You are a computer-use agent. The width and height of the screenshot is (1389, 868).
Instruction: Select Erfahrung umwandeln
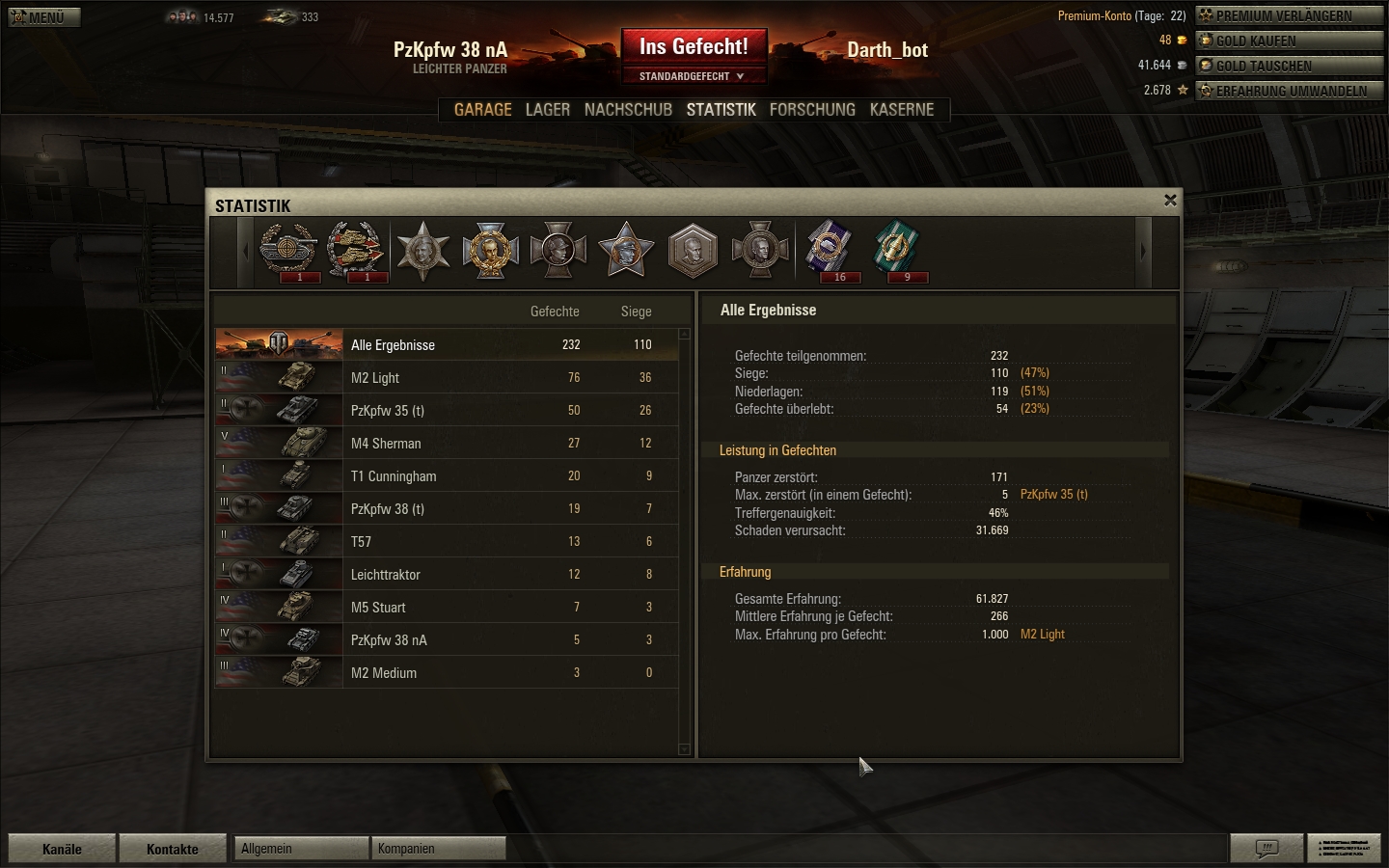[x=1289, y=91]
